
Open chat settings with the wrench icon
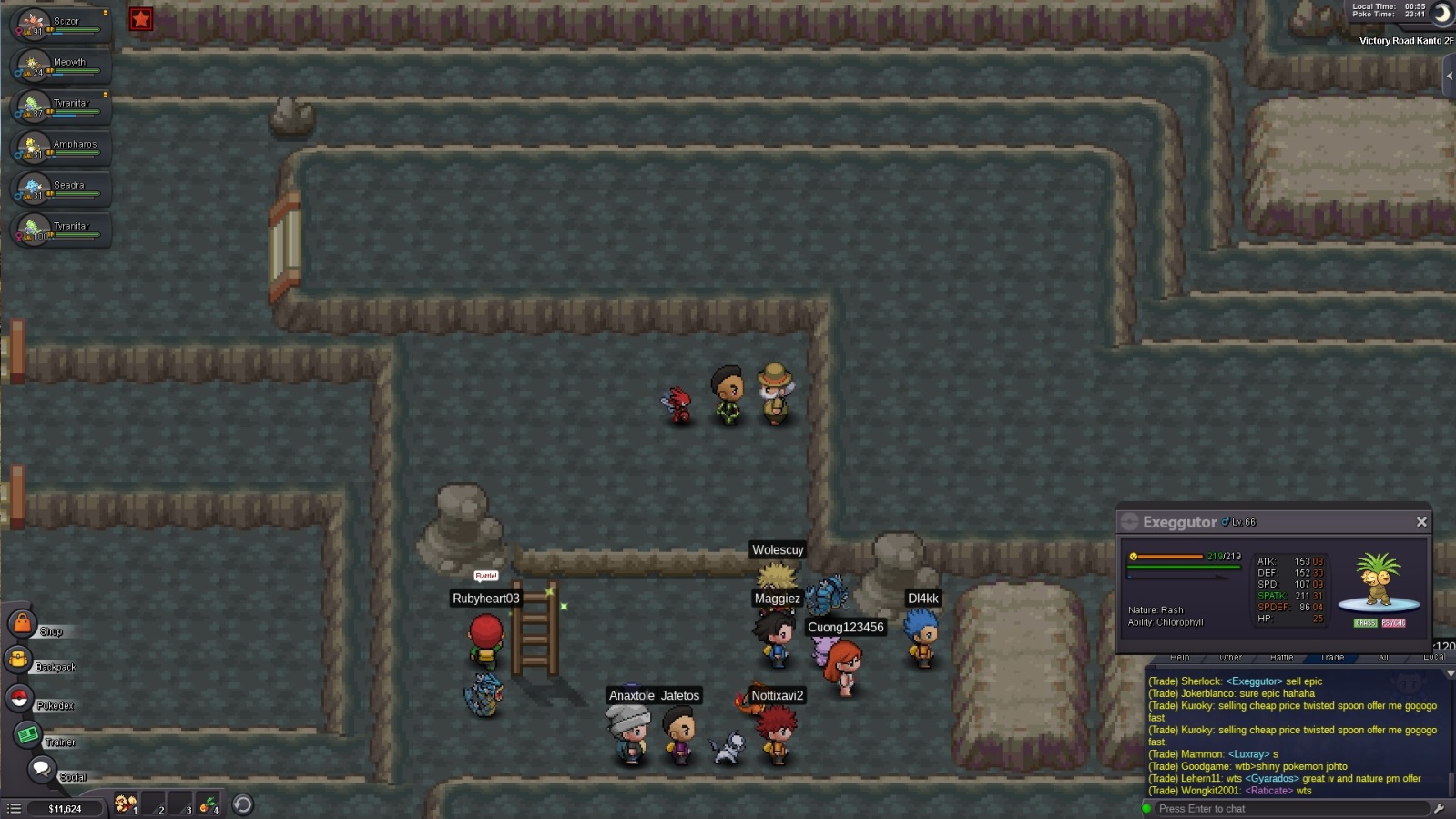[x=1439, y=808]
